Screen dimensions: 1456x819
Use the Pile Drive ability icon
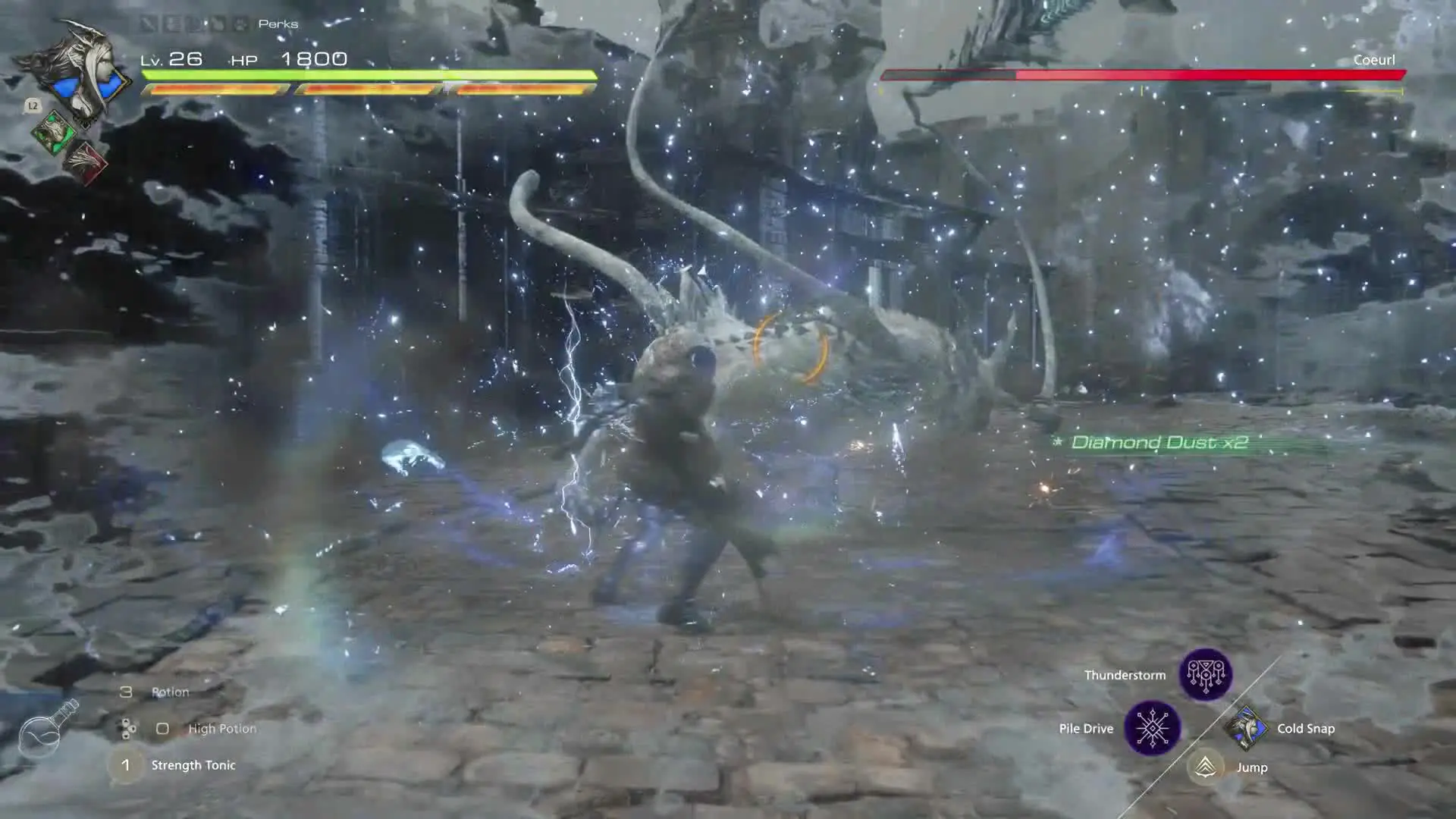pyautogui.click(x=1152, y=728)
